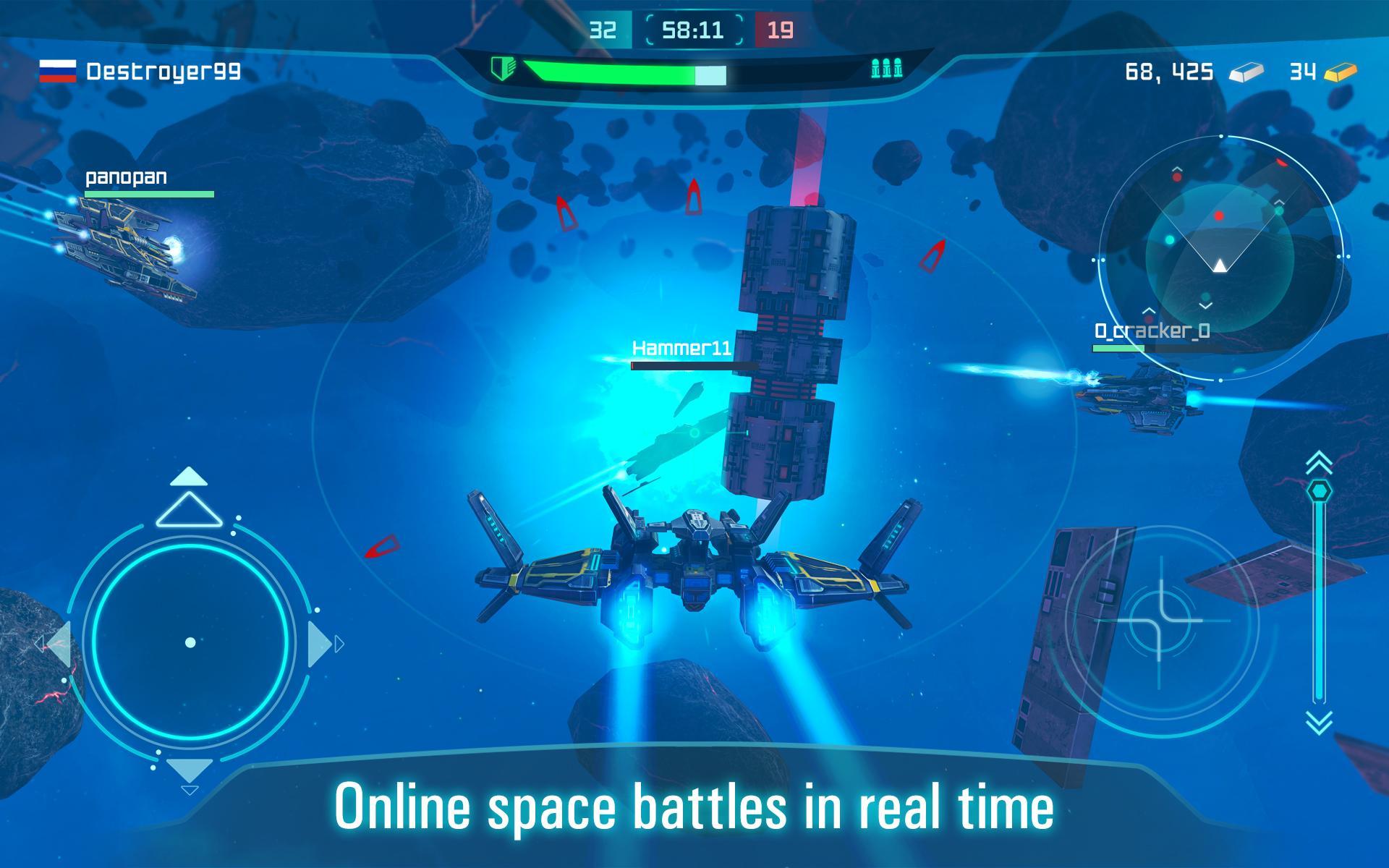This screenshot has height=868, width=1389.
Task: Click the hexagon throttle slider handle
Action: click(x=1320, y=491)
